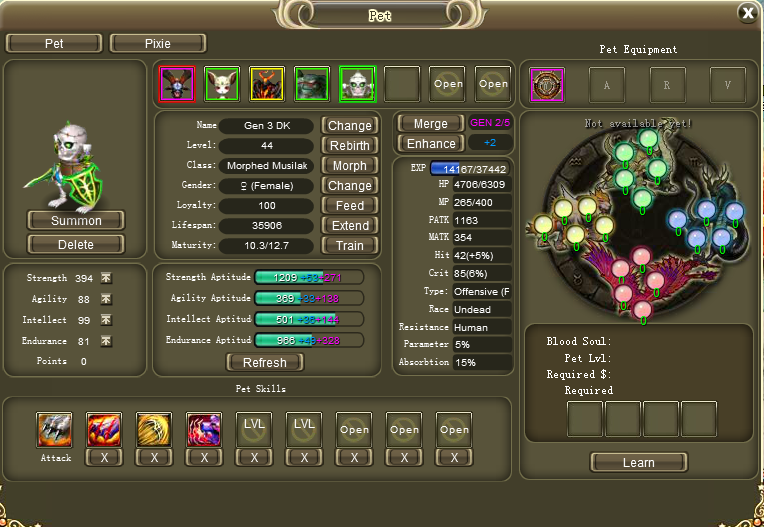Select the white cat pet portrait
The height and width of the screenshot is (527, 764).
(222, 84)
